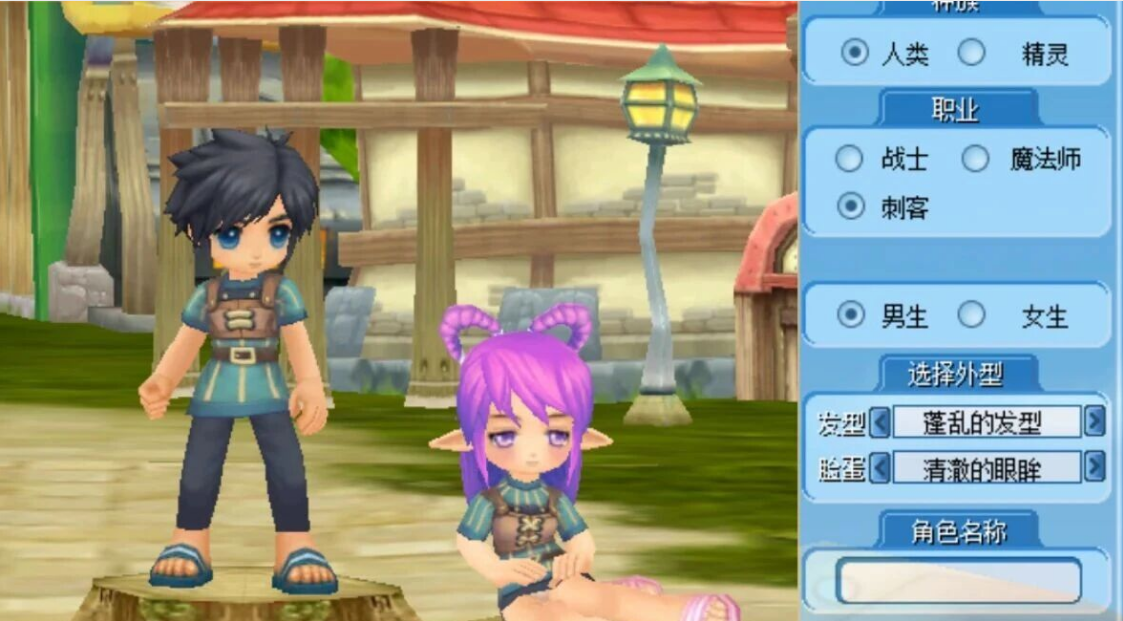Select 男生 gender
The width and height of the screenshot is (1123, 621).
coord(852,316)
